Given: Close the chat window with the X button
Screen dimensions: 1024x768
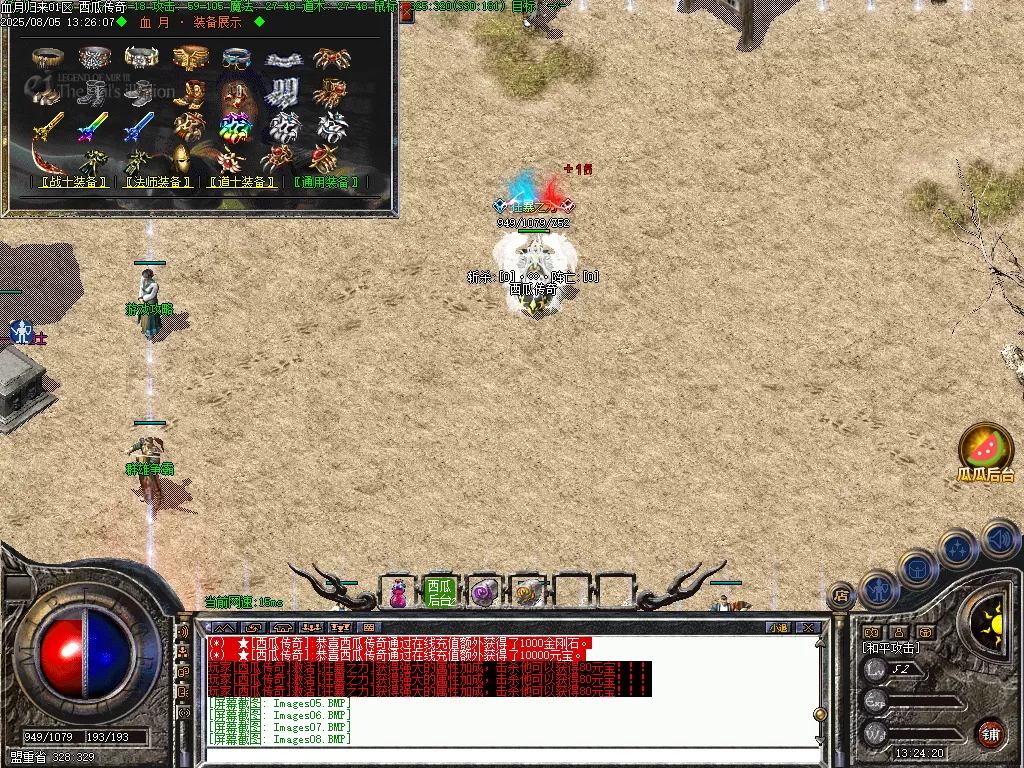Looking at the screenshot, I should tap(808, 627).
